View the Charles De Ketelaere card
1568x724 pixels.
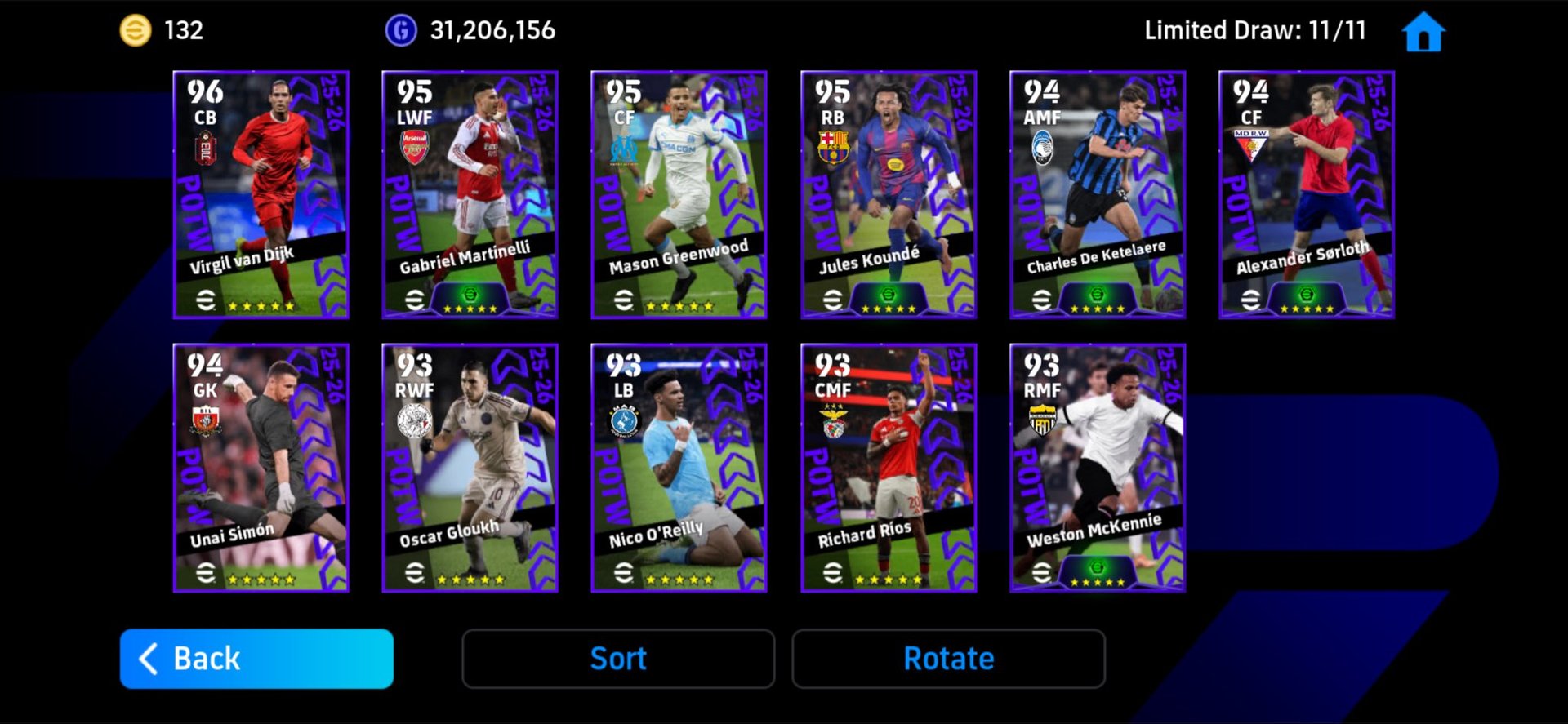tap(1098, 194)
